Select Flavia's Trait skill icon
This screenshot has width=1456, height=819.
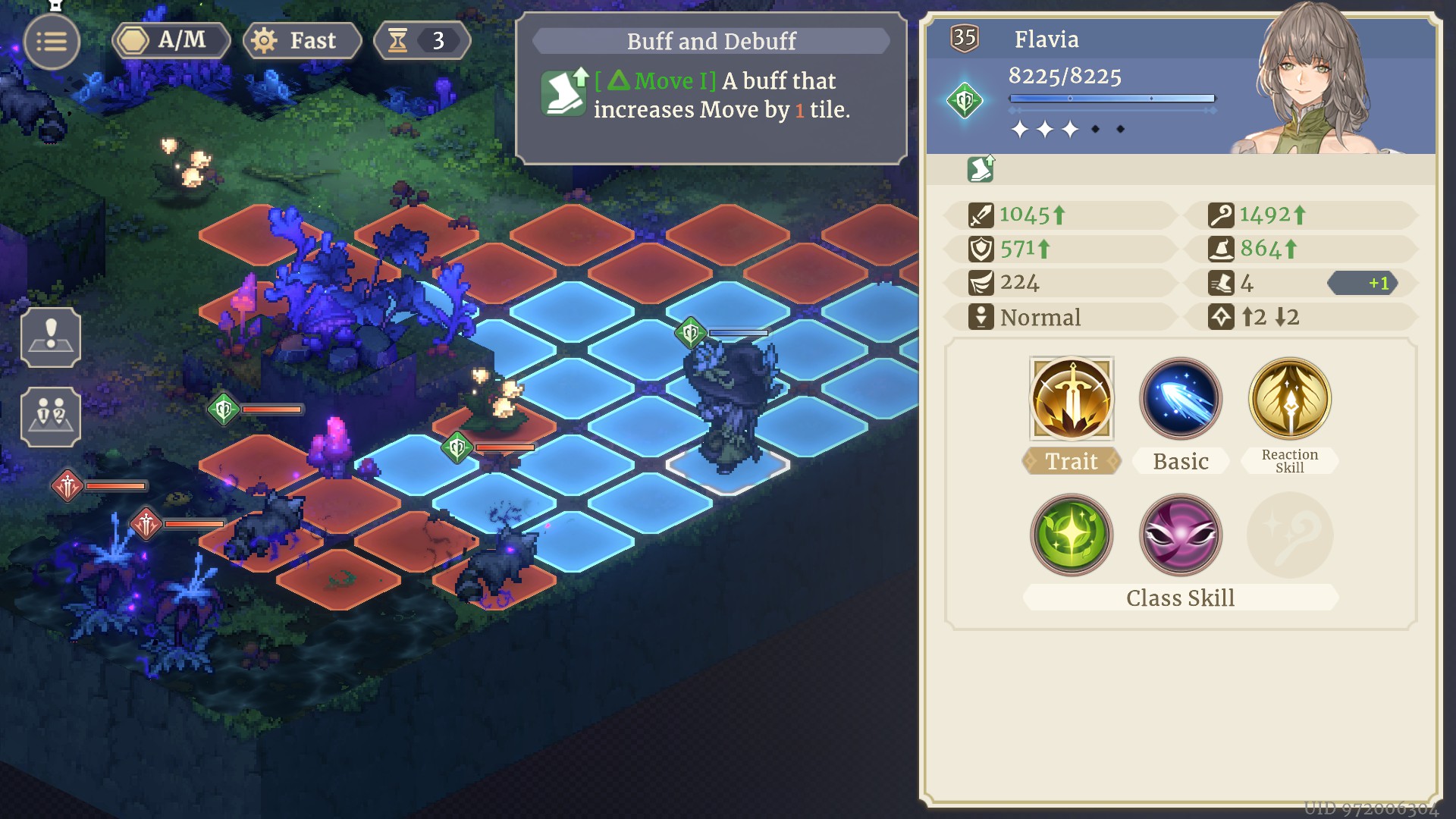pyautogui.click(x=1071, y=399)
